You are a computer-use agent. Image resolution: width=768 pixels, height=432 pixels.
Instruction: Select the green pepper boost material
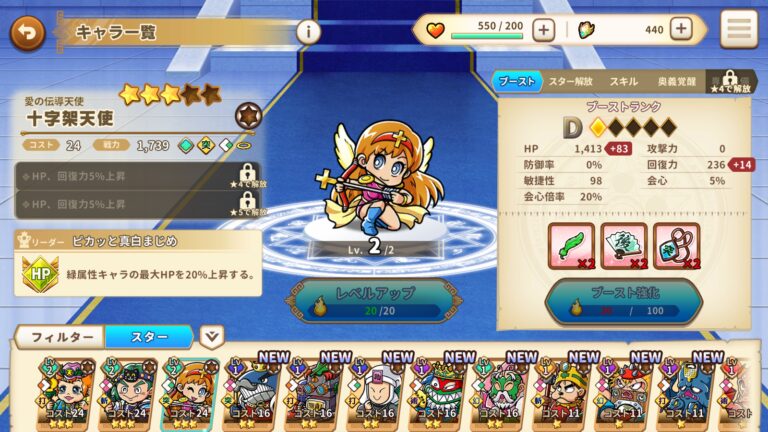tap(571, 246)
